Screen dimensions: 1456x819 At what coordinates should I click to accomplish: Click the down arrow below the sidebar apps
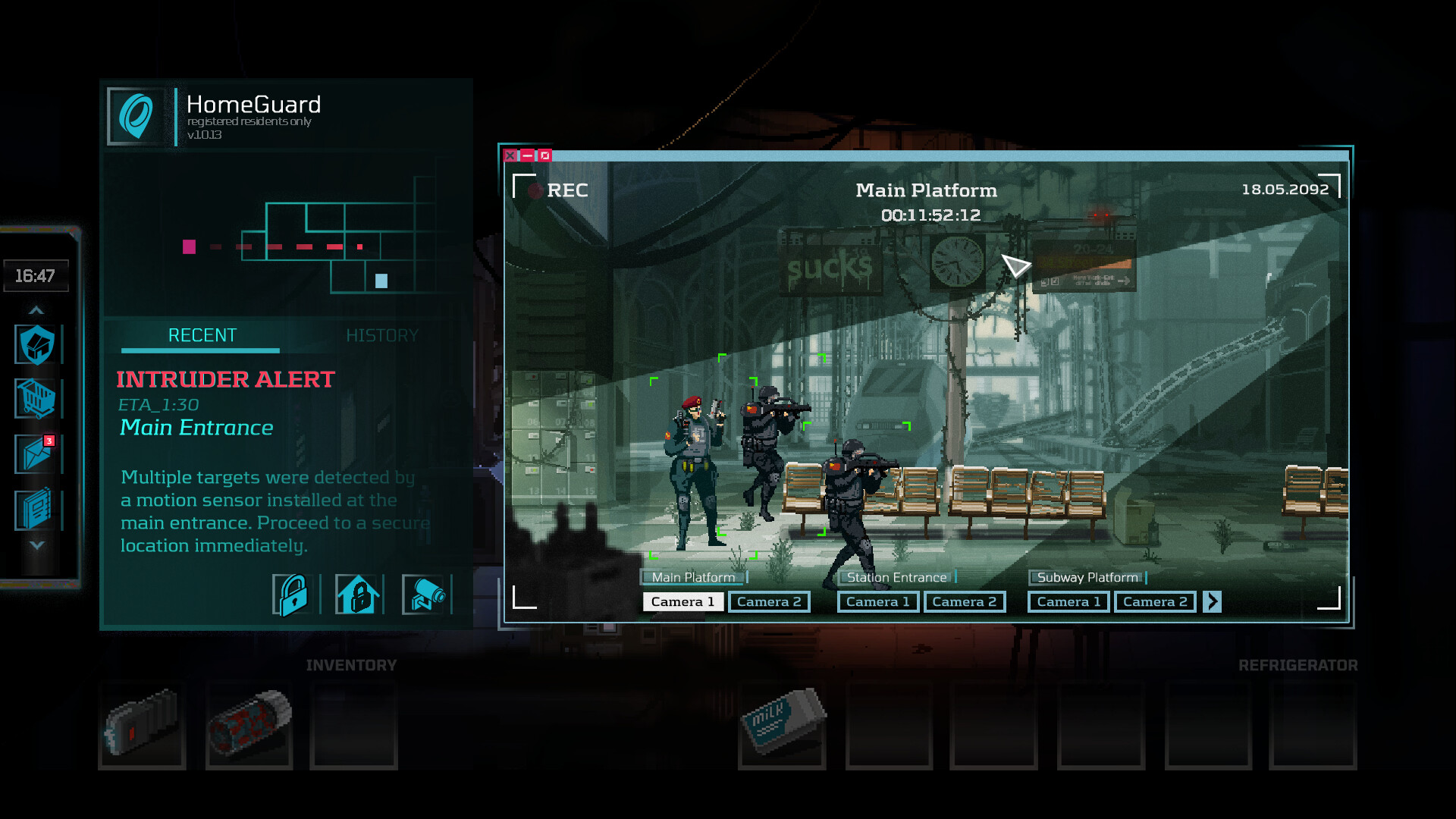point(36,544)
